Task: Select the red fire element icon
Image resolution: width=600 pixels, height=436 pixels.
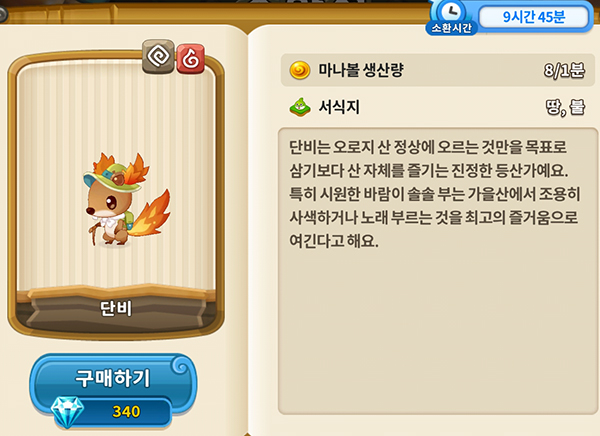Action: click(x=189, y=59)
